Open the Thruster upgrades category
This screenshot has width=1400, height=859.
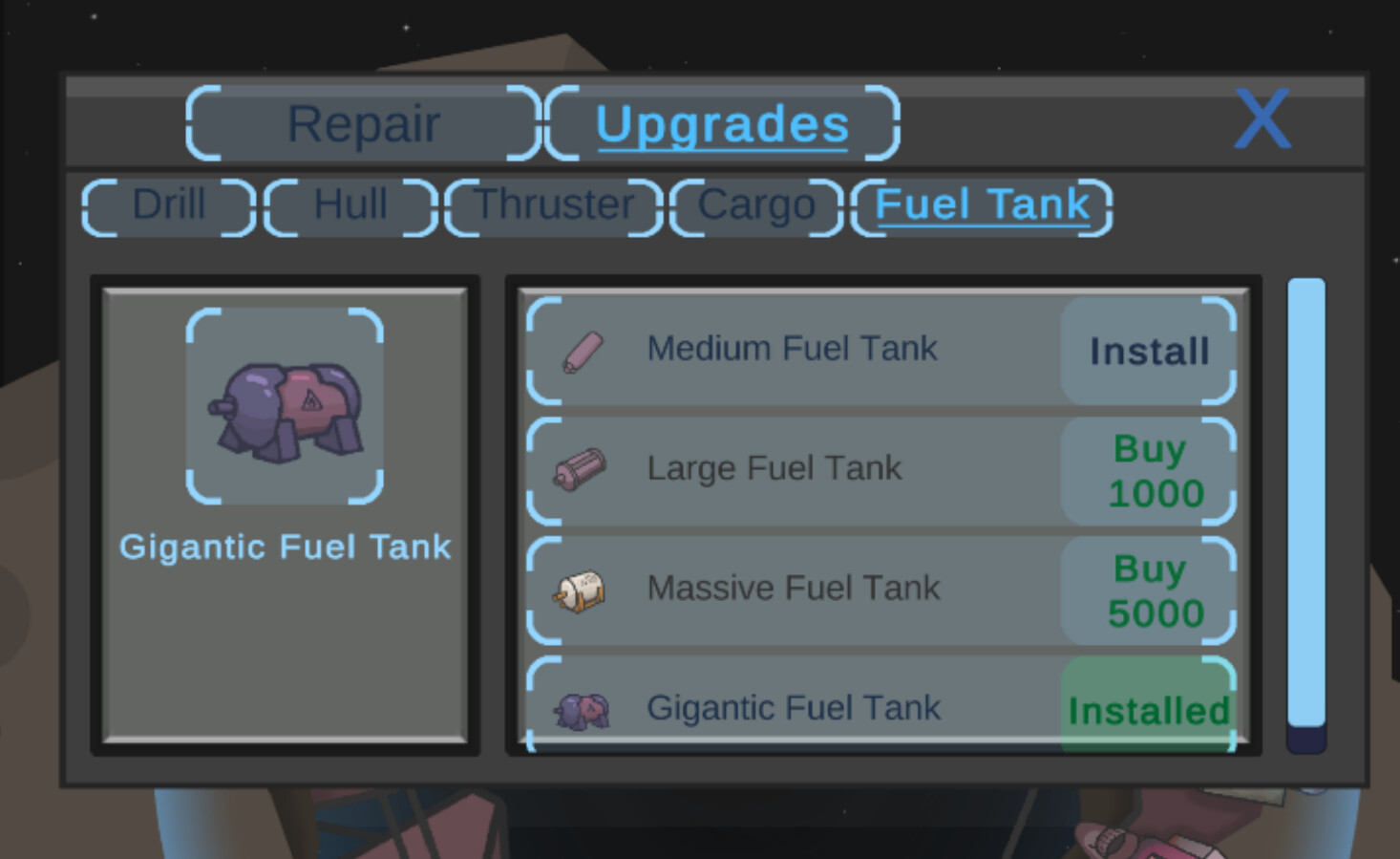554,204
